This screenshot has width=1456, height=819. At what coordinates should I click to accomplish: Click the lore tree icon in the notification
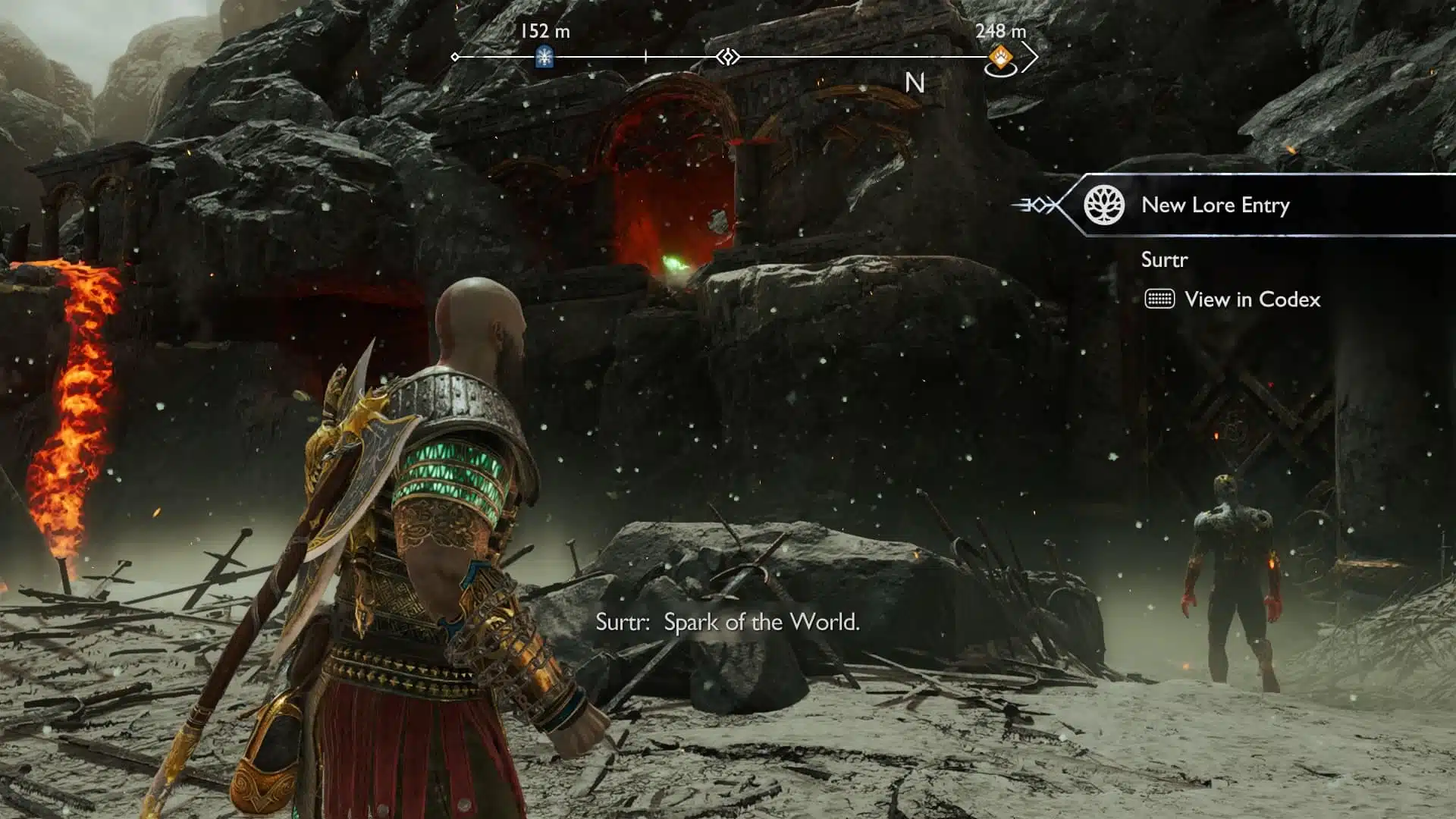[x=1103, y=205]
